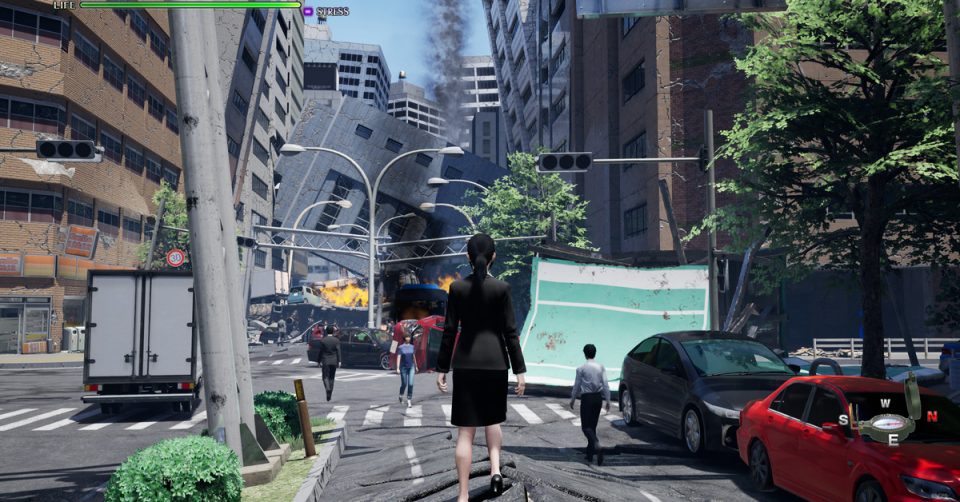Click the compass in the corner
This screenshot has height=502, width=960.
click(888, 422)
